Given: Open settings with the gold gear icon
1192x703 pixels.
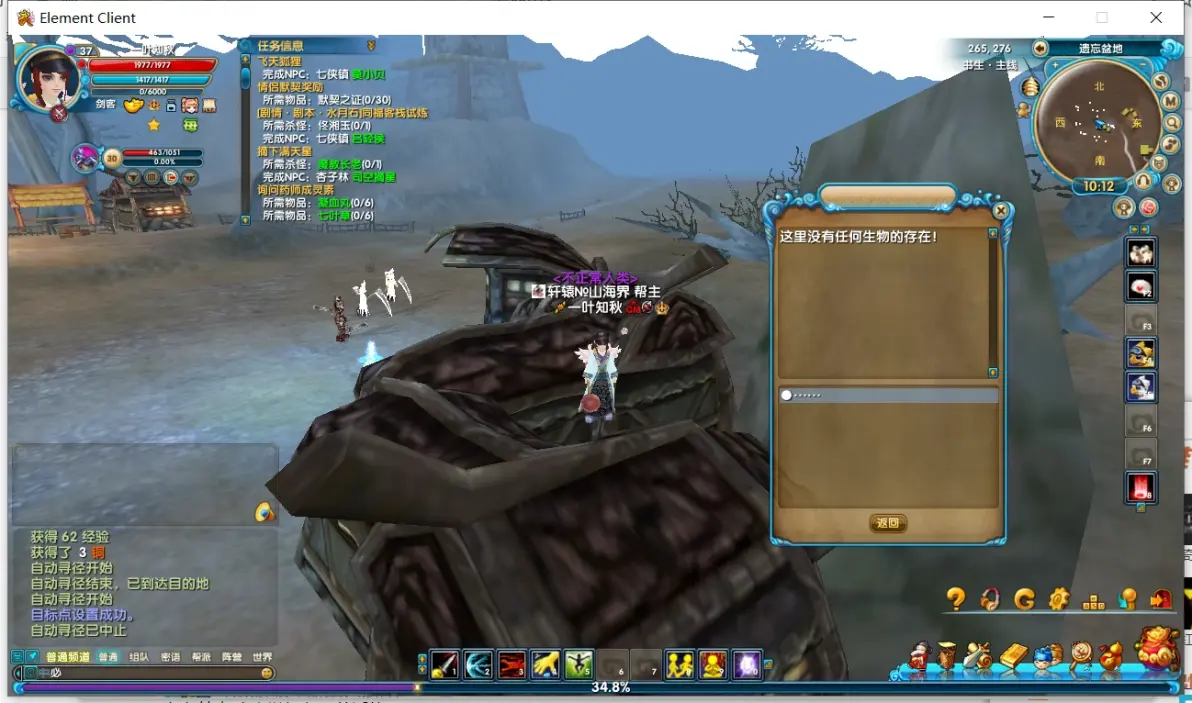Looking at the screenshot, I should (1059, 599).
